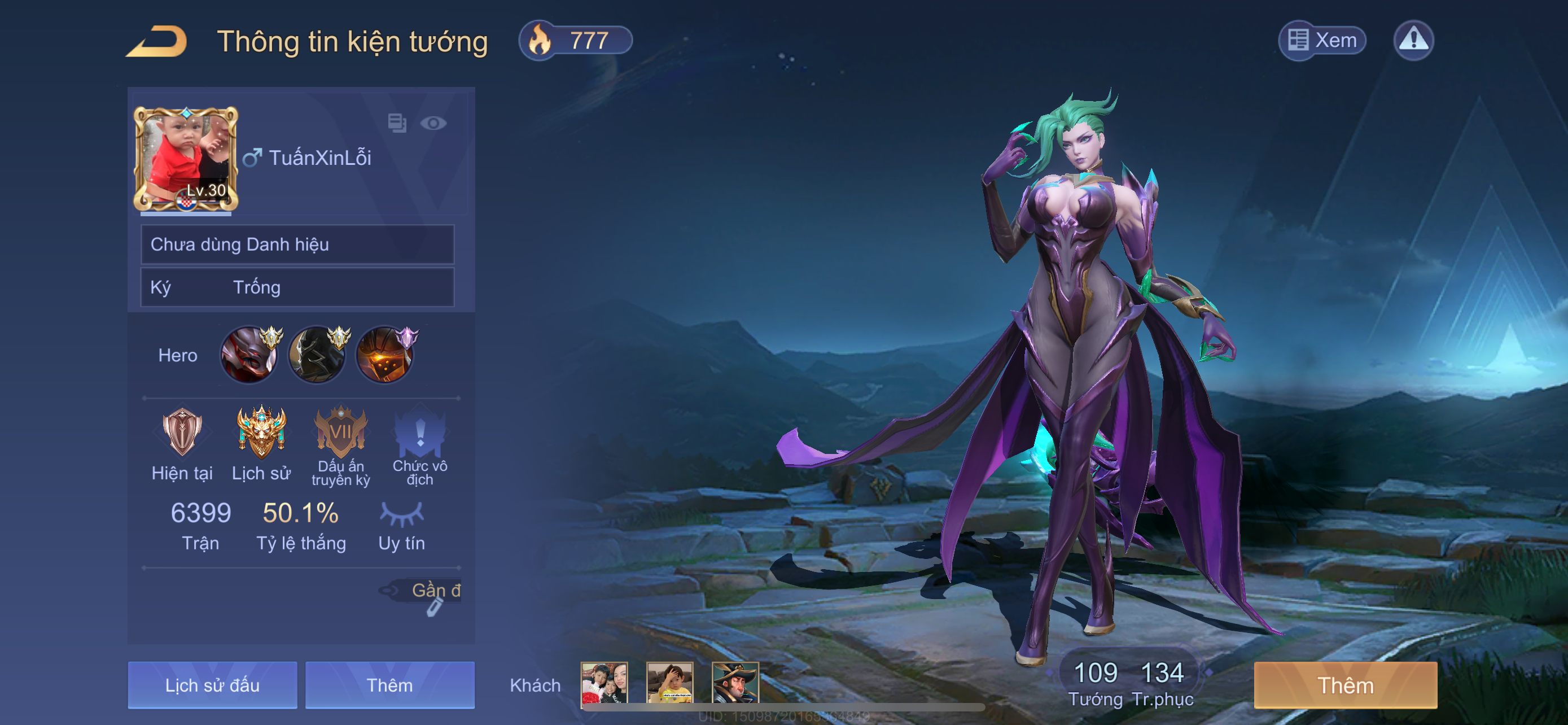Select the Chưa dùng Danh hiệu title field
This screenshot has height=725, width=1568.
pyautogui.click(x=297, y=244)
